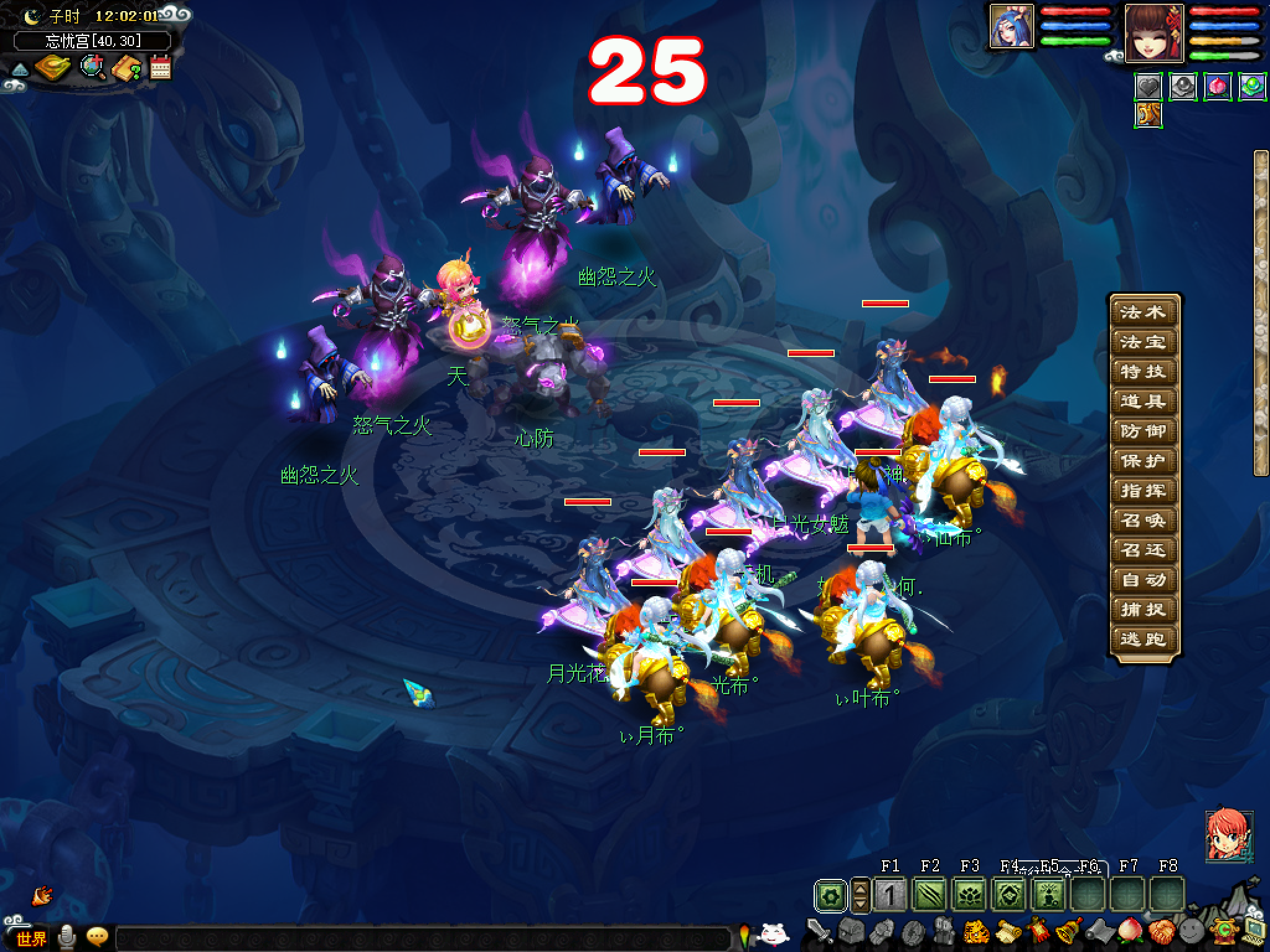Click the 召唤 summon command
This screenshot has width=1270, height=952.
click(x=1142, y=521)
